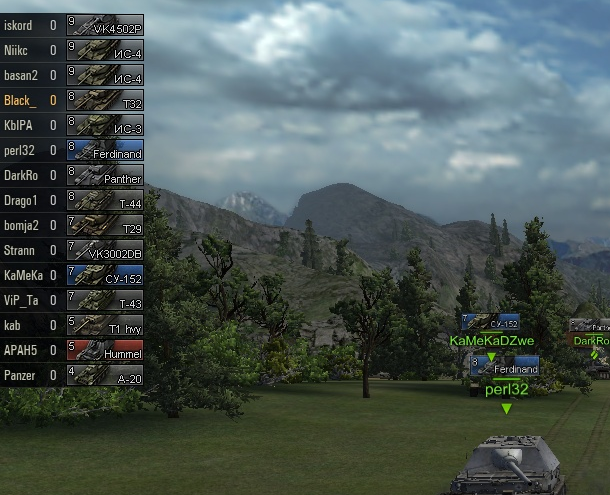
Task: Select Panzer's A-20 row in team list
Action: pyautogui.click(x=72, y=375)
